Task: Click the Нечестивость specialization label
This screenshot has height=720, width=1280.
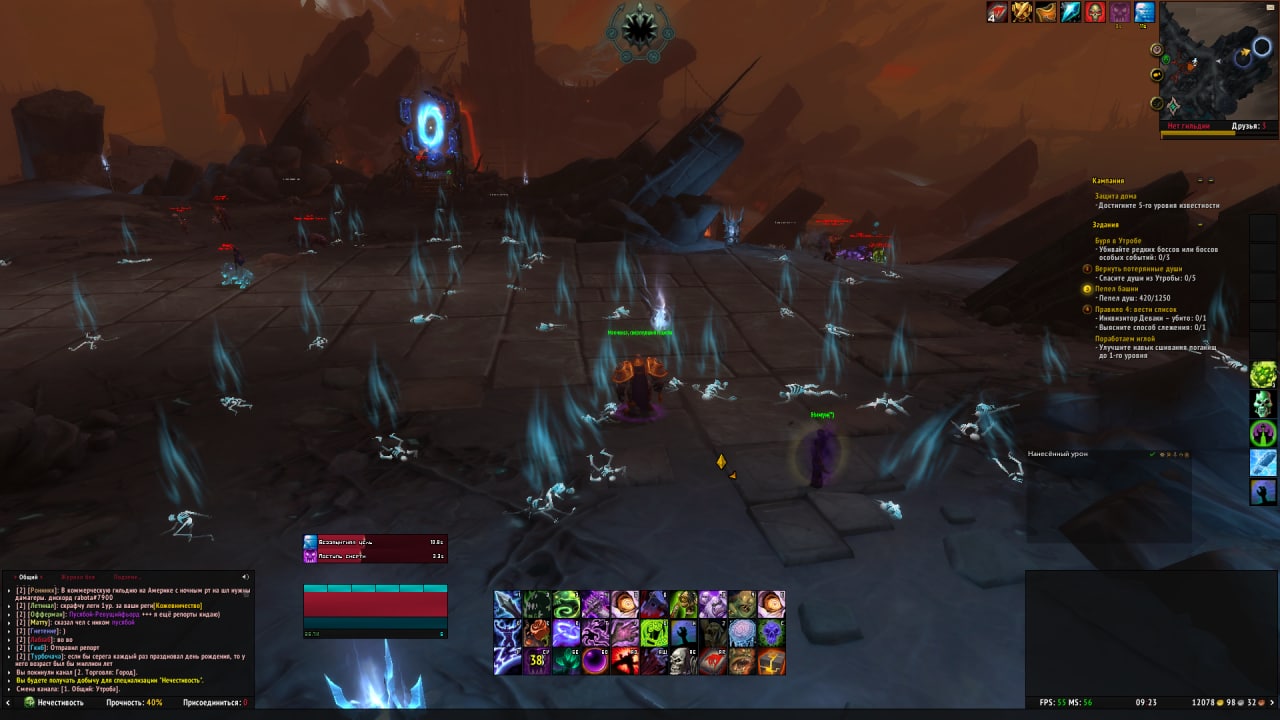Action: point(60,703)
